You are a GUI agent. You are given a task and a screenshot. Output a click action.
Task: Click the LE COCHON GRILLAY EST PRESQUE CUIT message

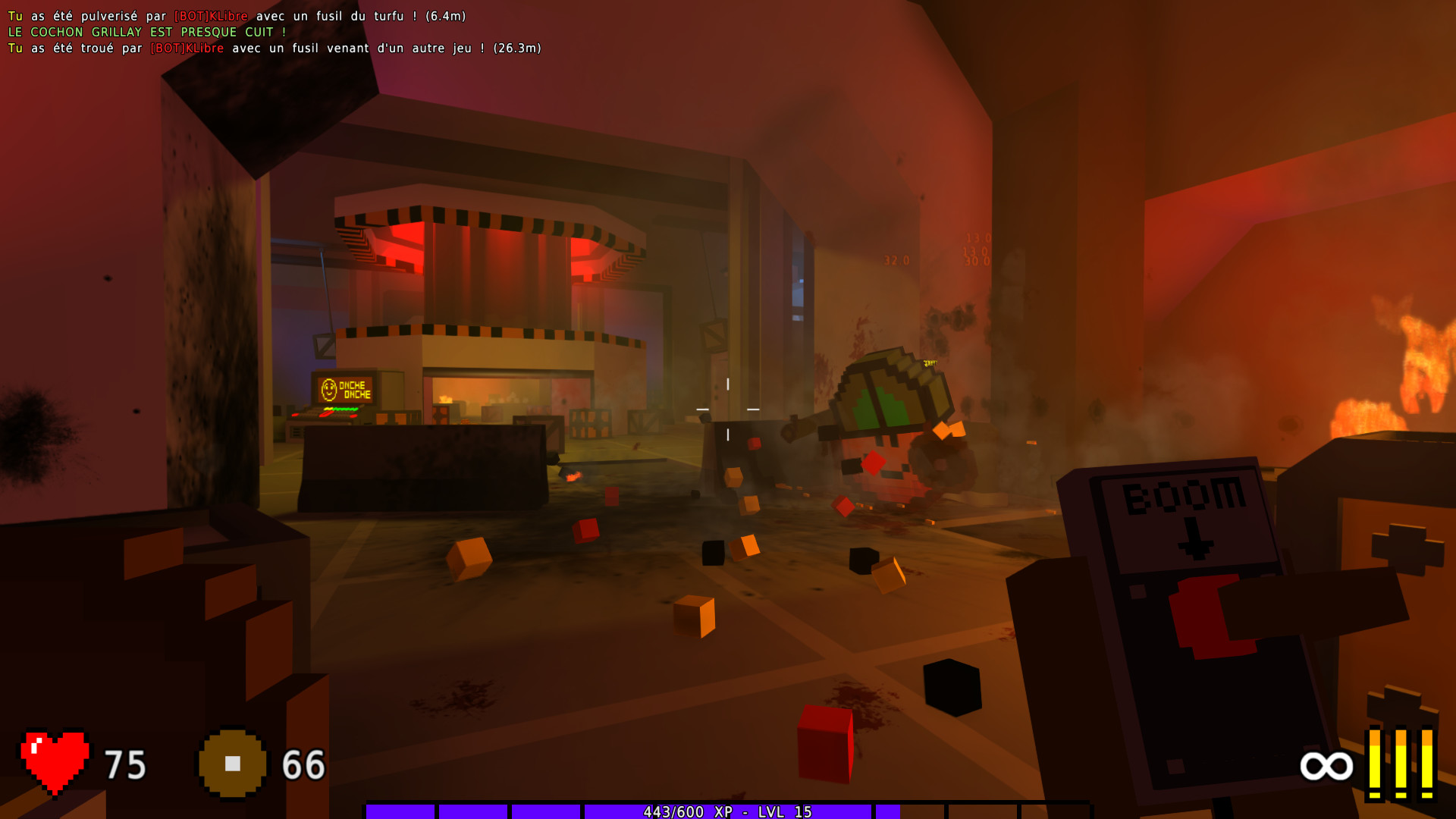(146, 32)
